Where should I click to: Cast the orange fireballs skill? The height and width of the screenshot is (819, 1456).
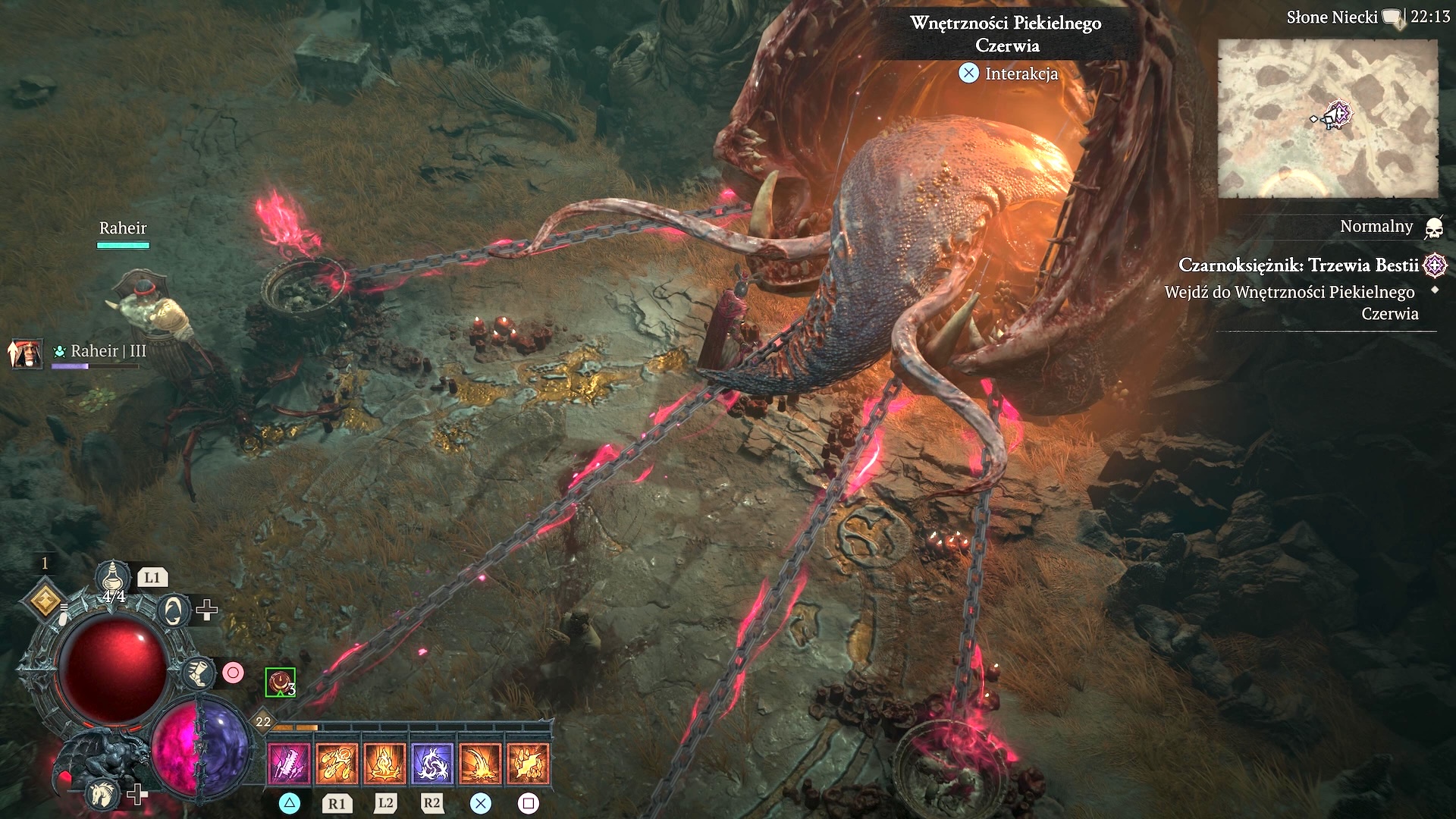(337, 762)
